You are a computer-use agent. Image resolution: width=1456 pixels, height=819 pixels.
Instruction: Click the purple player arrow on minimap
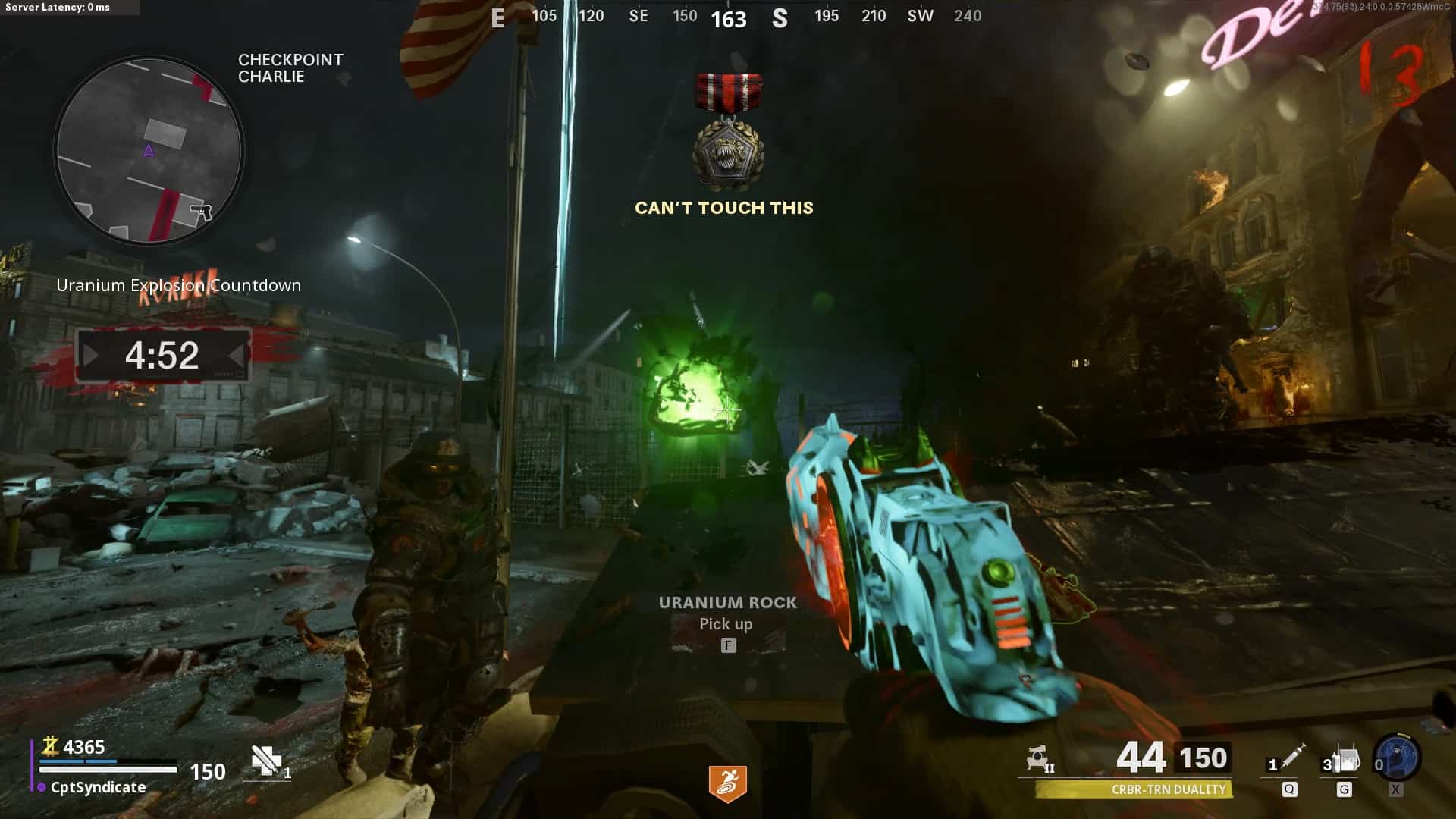(149, 151)
